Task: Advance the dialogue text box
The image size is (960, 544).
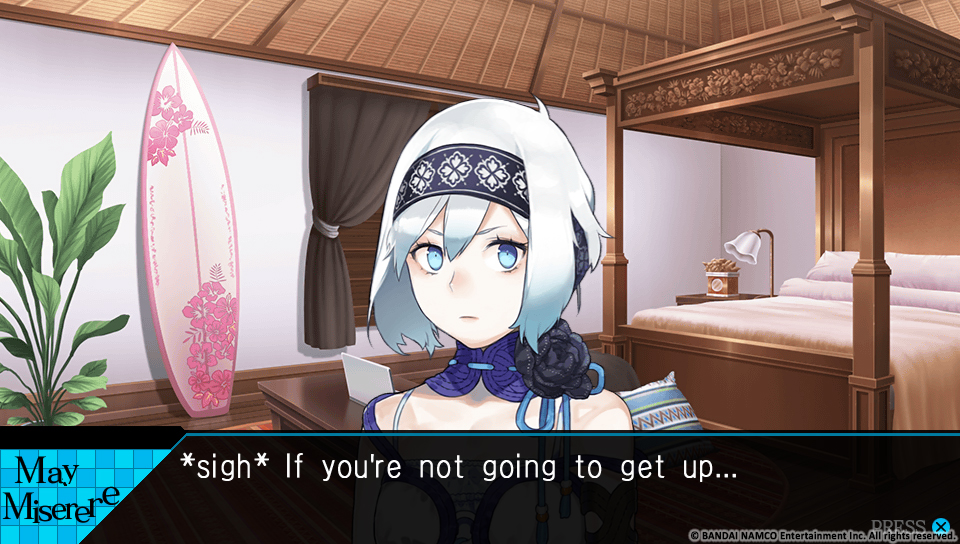Action: point(939,526)
